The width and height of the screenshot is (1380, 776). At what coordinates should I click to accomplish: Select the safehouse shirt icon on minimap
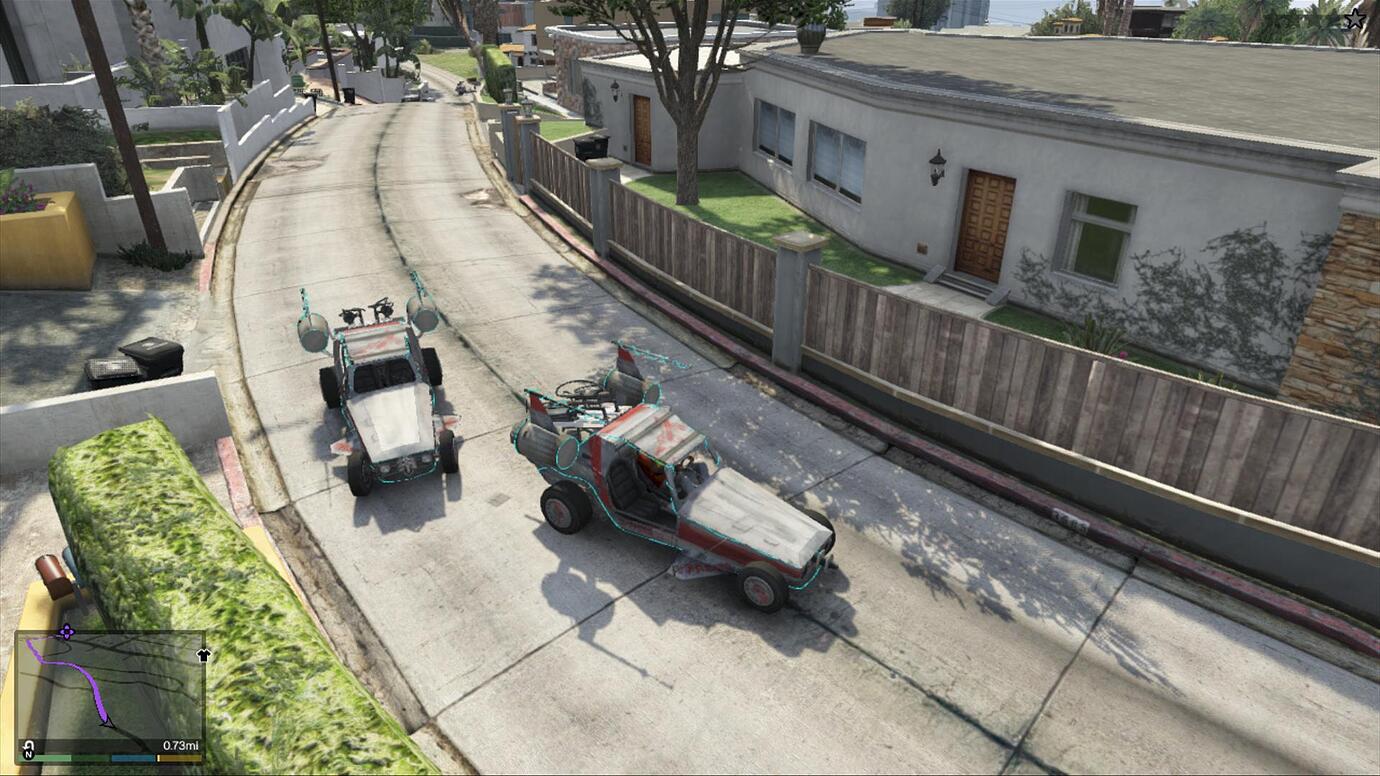203,654
